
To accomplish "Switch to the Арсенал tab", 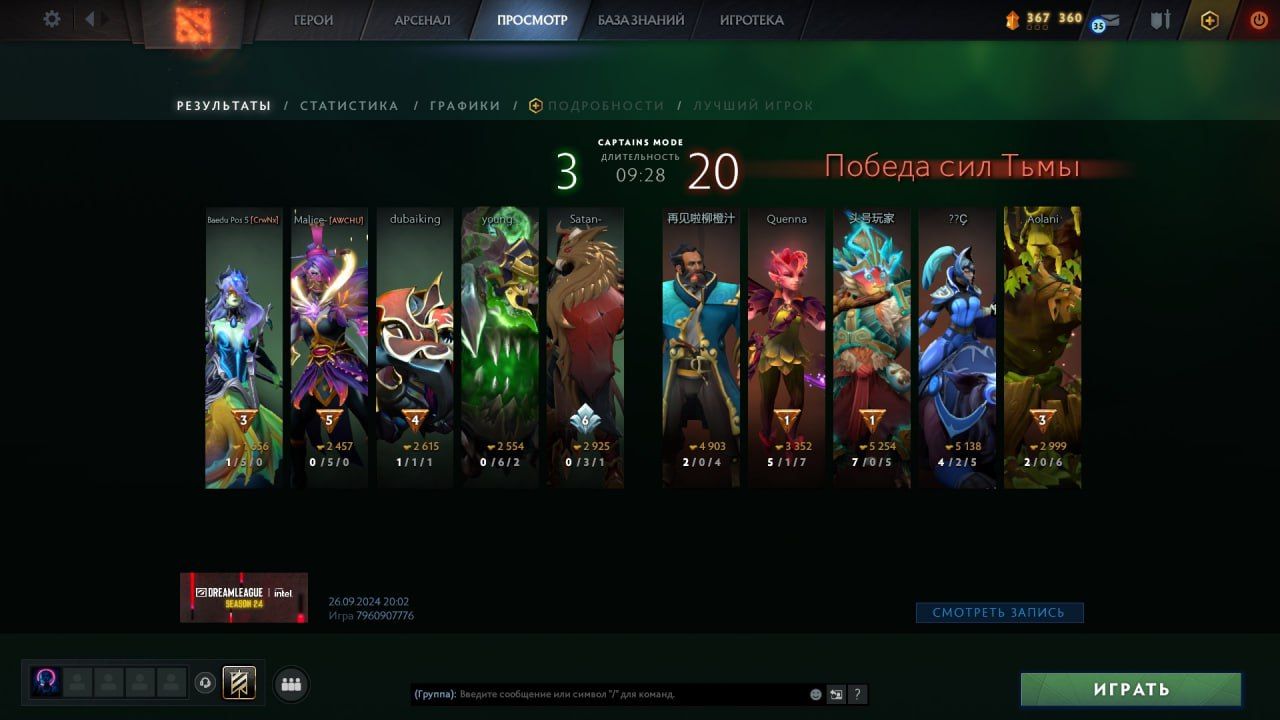I will [x=422, y=20].
